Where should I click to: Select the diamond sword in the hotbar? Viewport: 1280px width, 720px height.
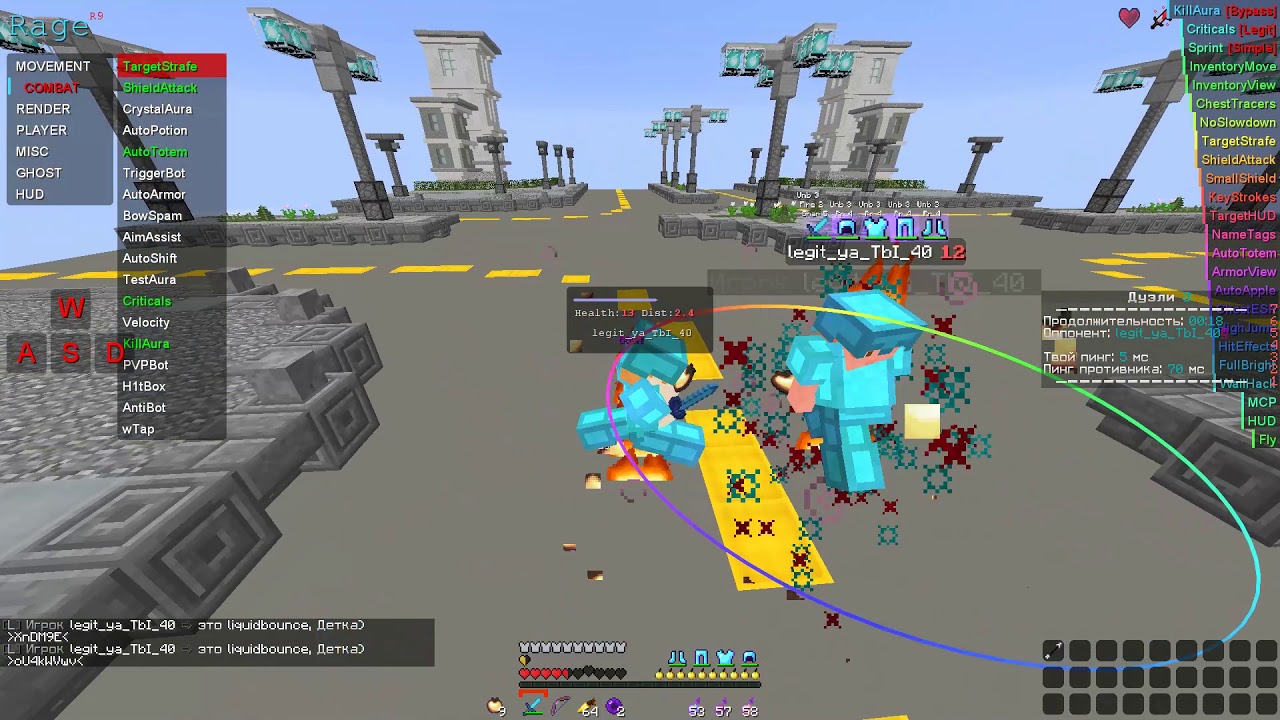(x=534, y=706)
